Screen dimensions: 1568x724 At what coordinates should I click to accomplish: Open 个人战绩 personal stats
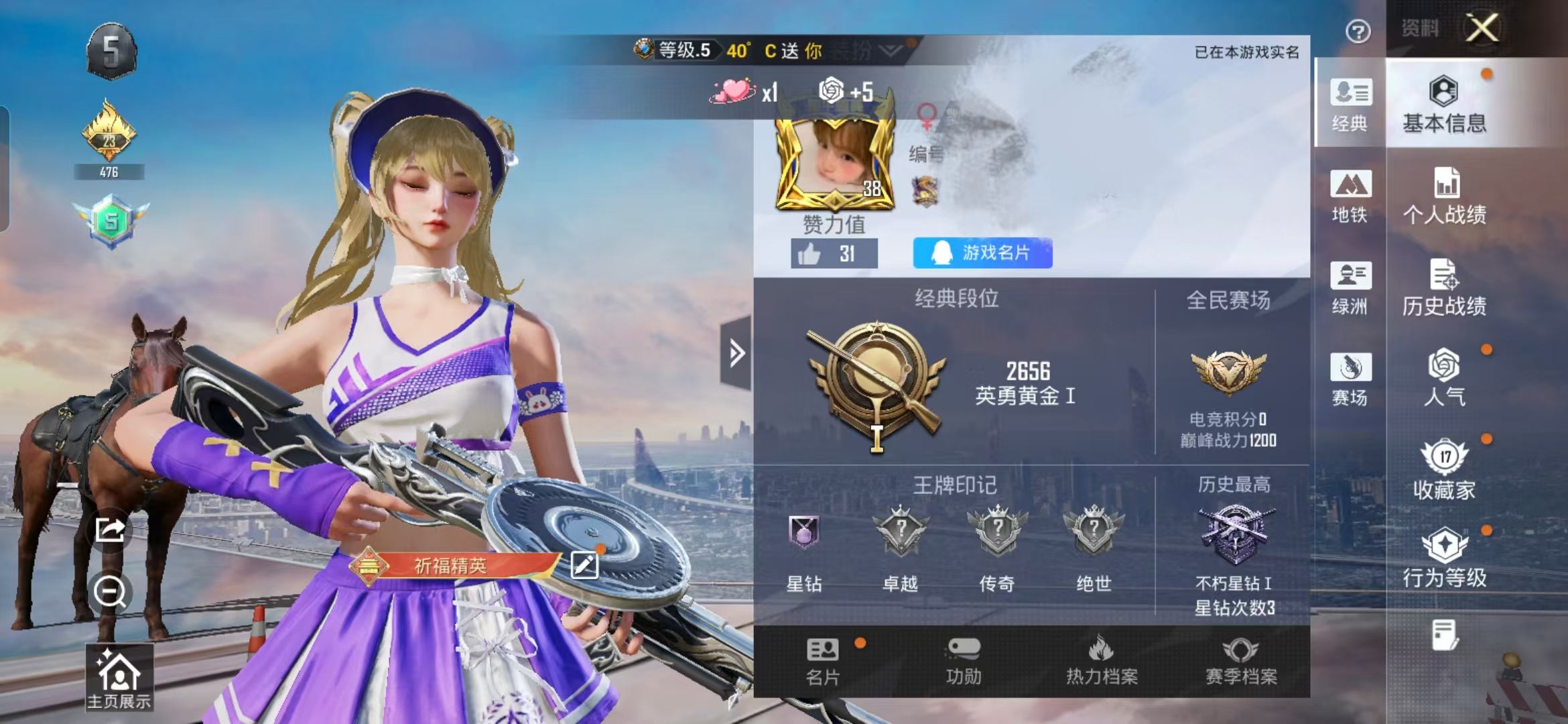pos(1444,196)
